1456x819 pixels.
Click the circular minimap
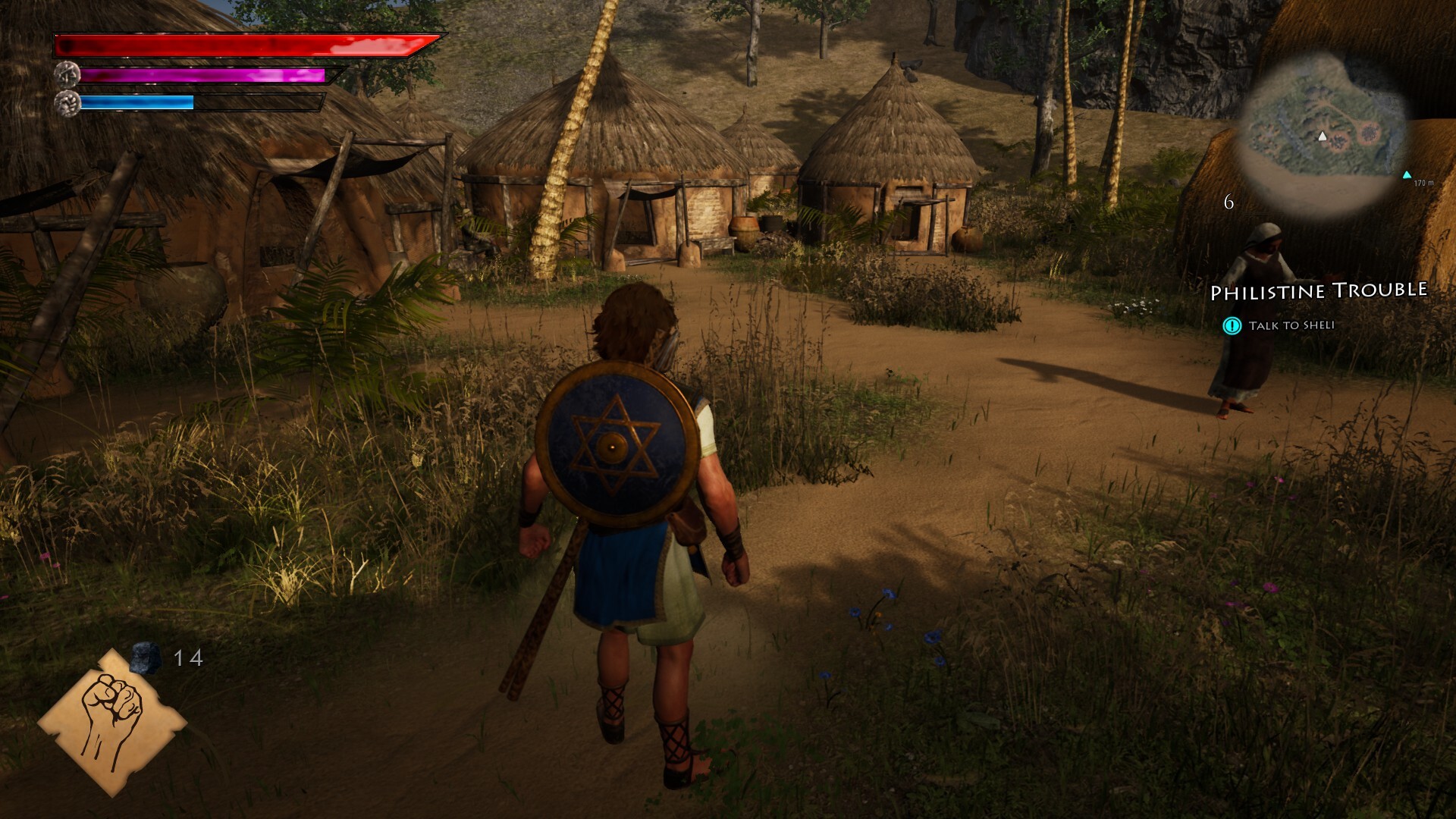[1323, 136]
